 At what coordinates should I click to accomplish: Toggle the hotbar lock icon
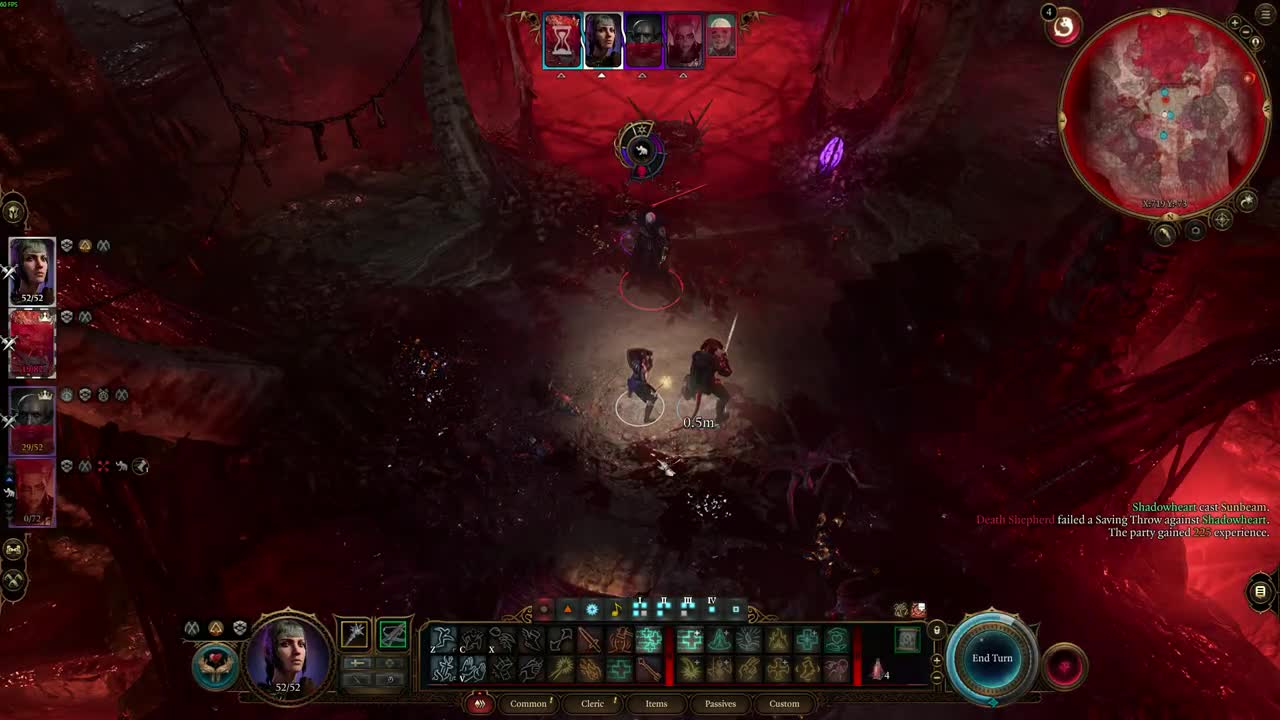[x=936, y=630]
